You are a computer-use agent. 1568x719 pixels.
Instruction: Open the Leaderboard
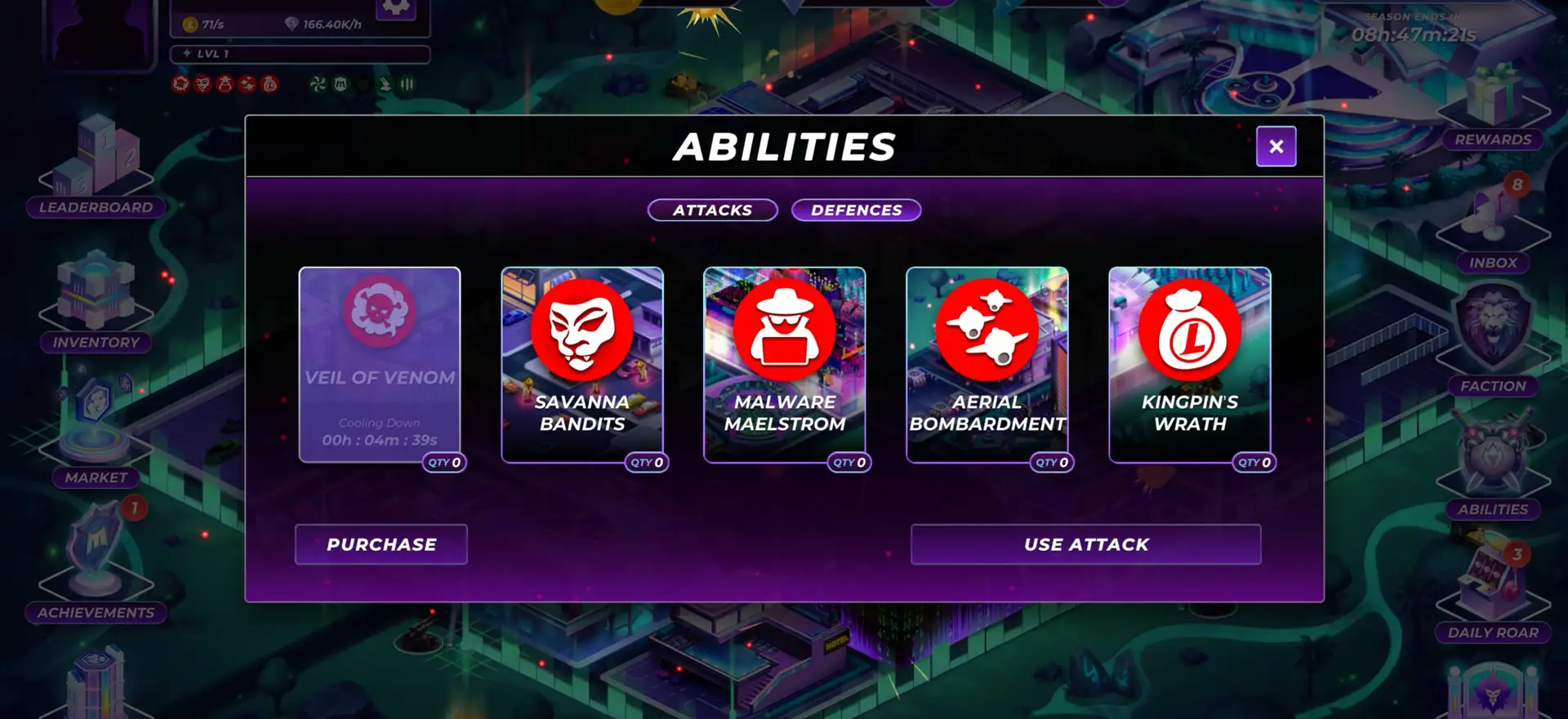96,170
